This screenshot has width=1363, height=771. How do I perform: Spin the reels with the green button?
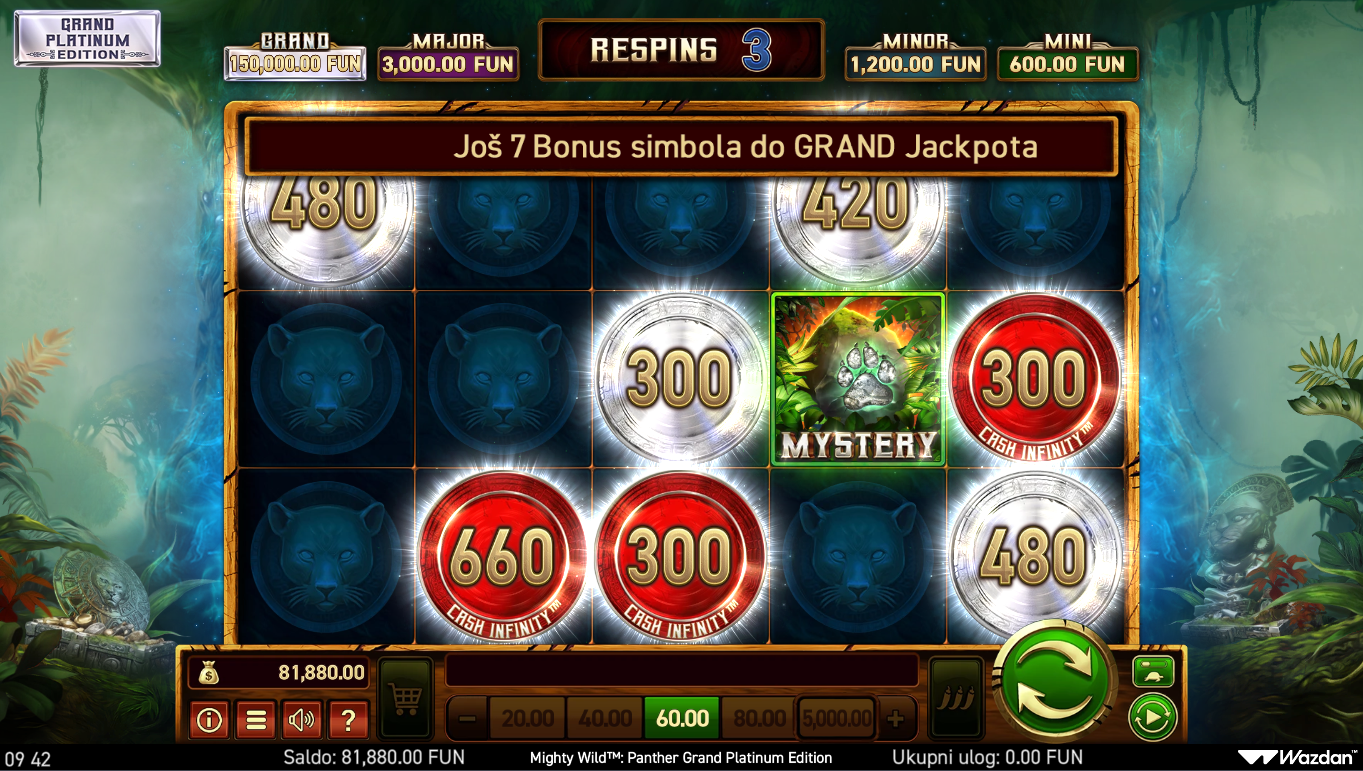click(x=1056, y=684)
